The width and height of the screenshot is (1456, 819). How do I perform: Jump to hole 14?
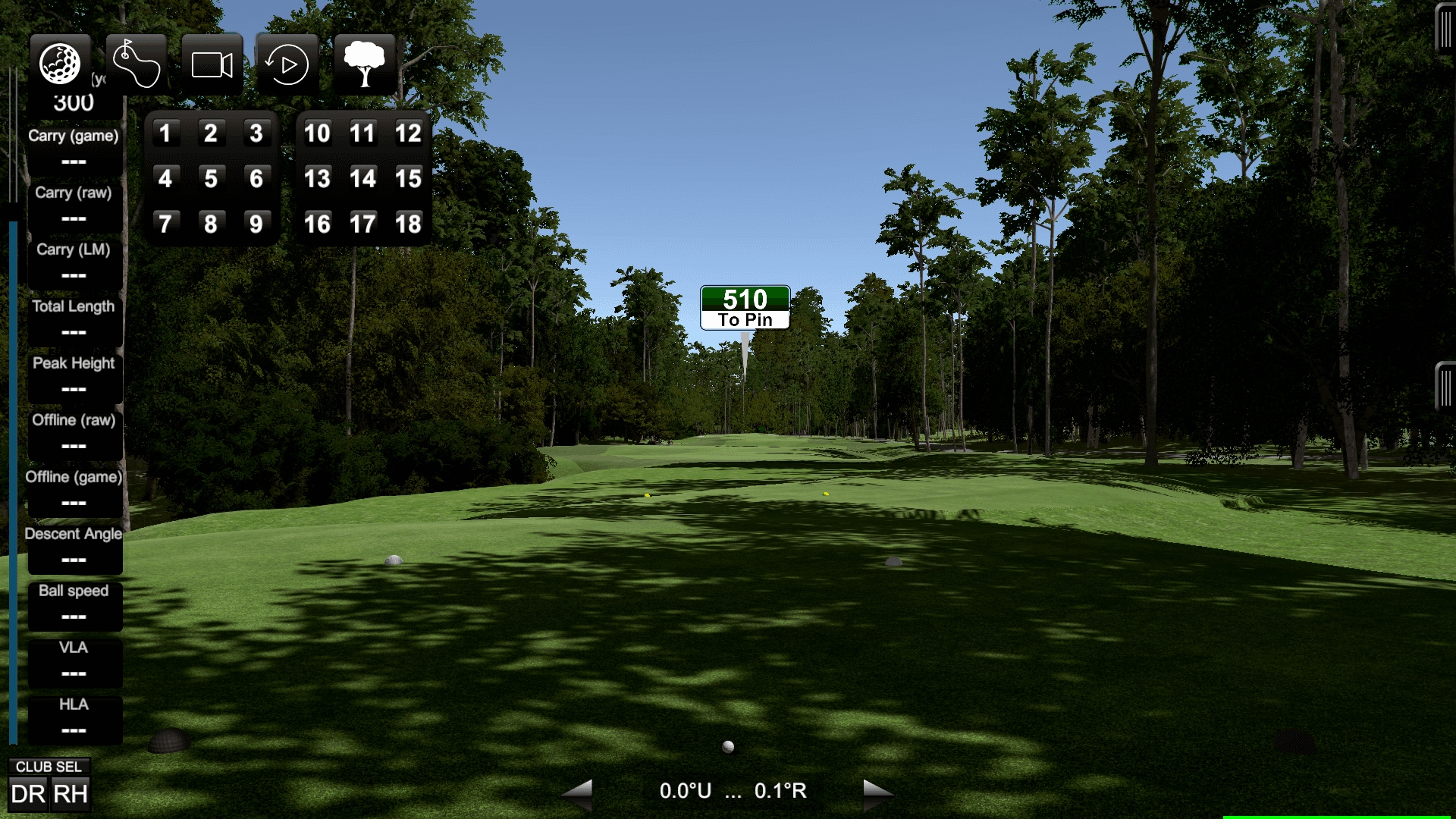point(363,179)
